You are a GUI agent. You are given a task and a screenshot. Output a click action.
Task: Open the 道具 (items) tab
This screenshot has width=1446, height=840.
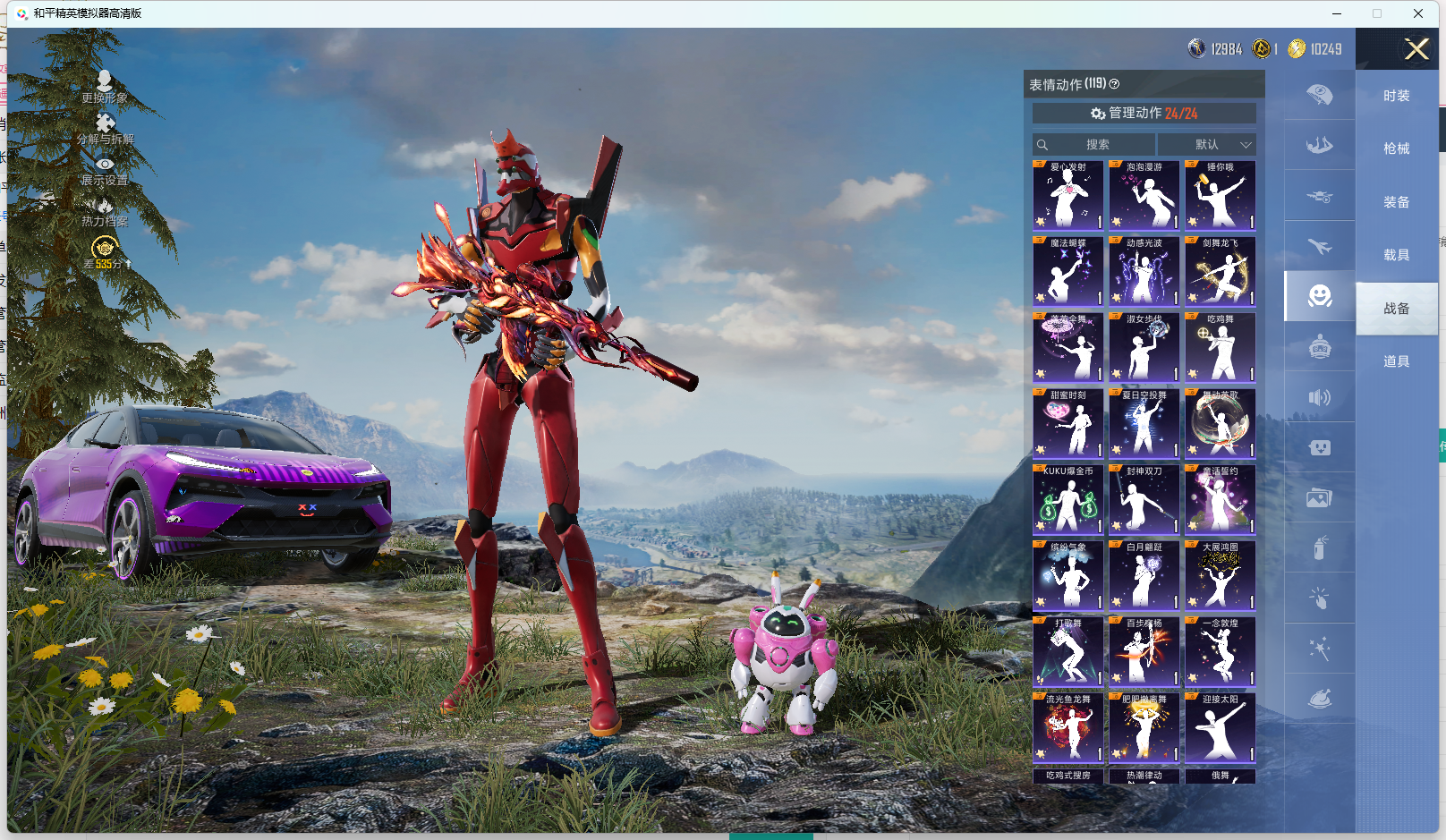[1396, 361]
